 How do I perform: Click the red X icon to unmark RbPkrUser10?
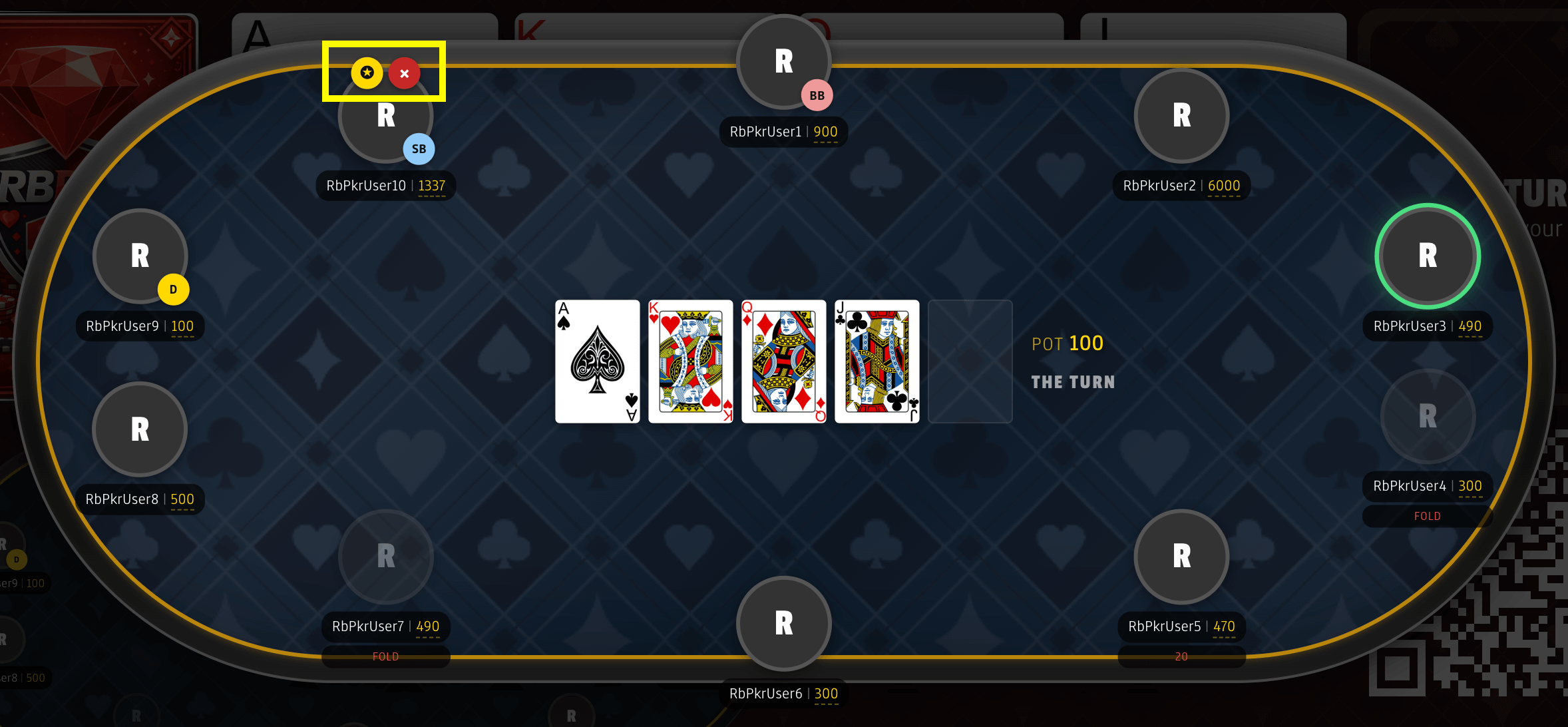point(405,73)
